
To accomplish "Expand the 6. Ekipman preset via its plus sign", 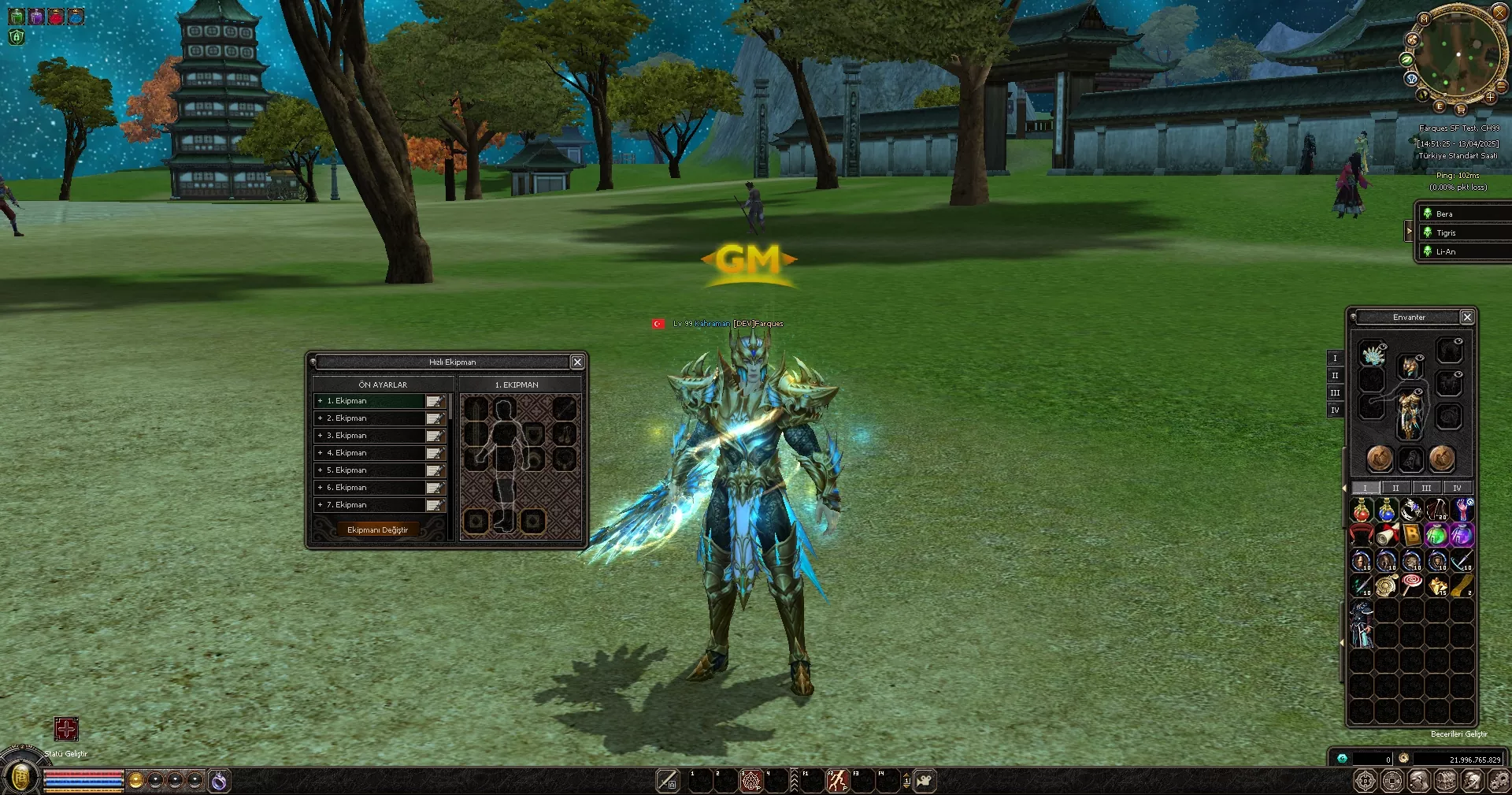I will click(x=321, y=487).
